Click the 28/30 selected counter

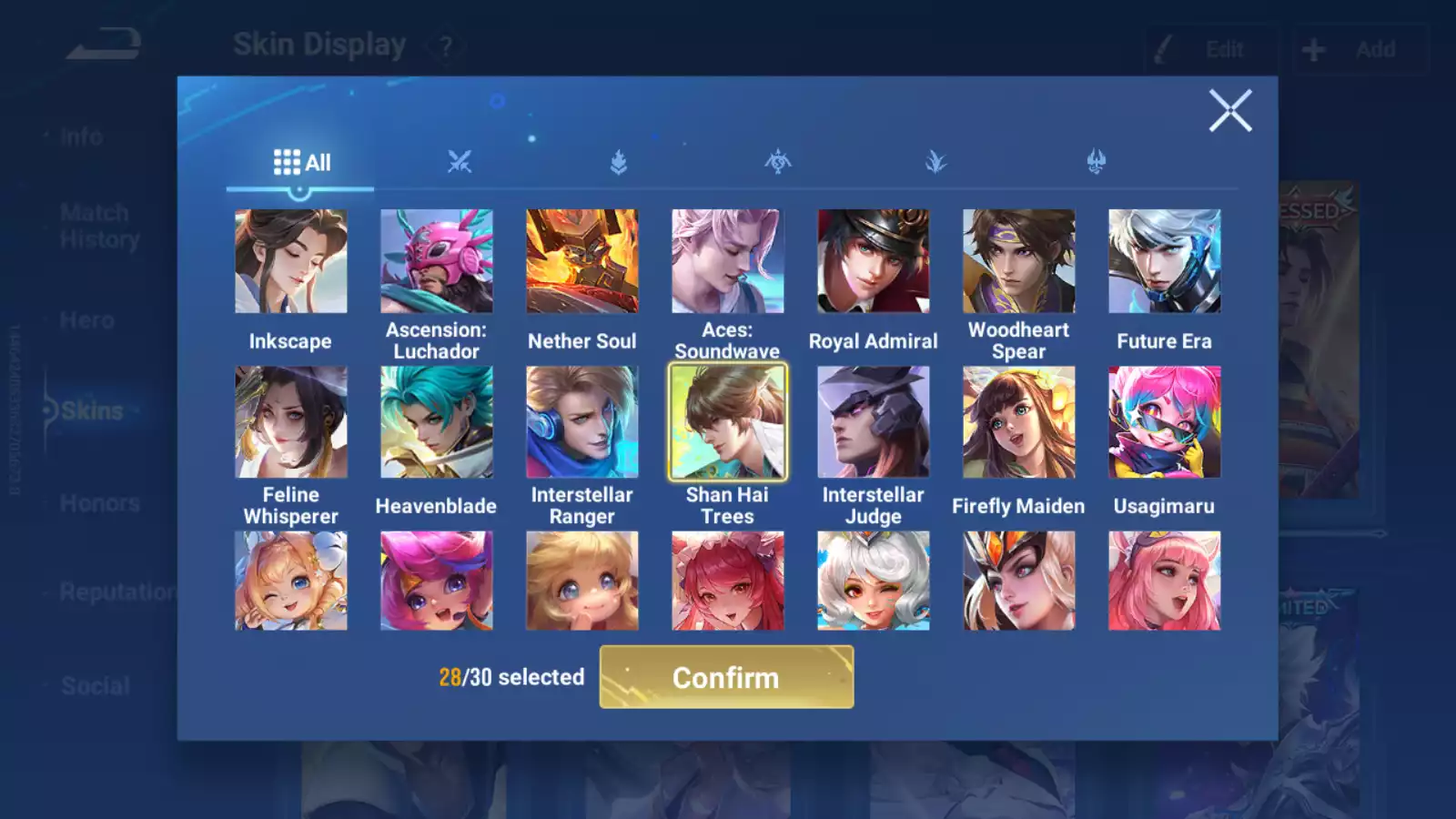510,677
